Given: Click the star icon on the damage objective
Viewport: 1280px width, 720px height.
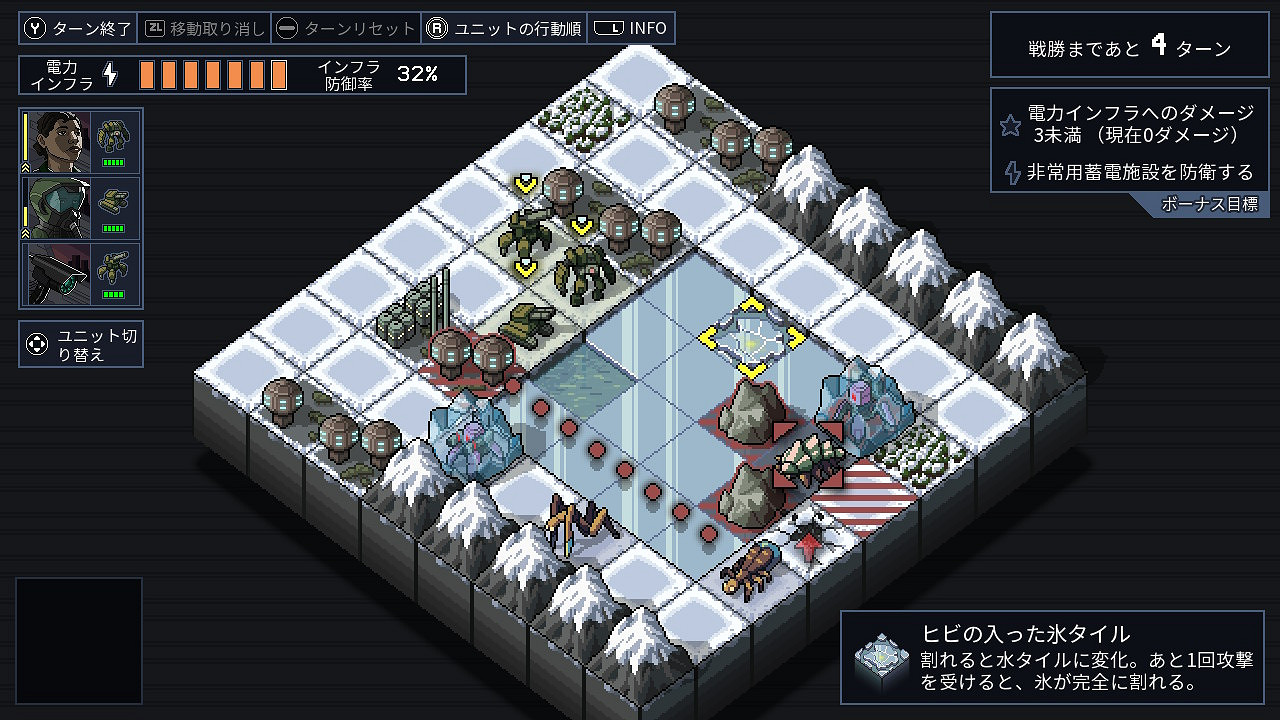Looking at the screenshot, I should (x=1011, y=125).
